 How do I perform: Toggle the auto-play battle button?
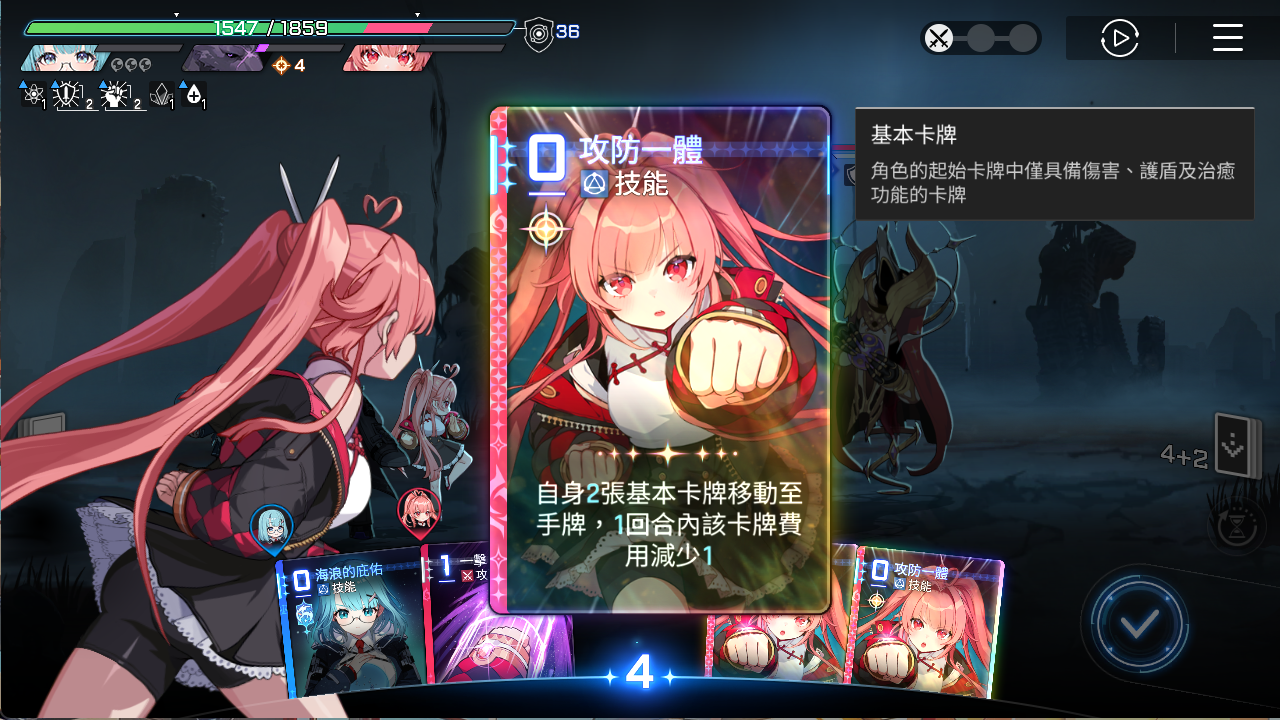pos(1120,39)
